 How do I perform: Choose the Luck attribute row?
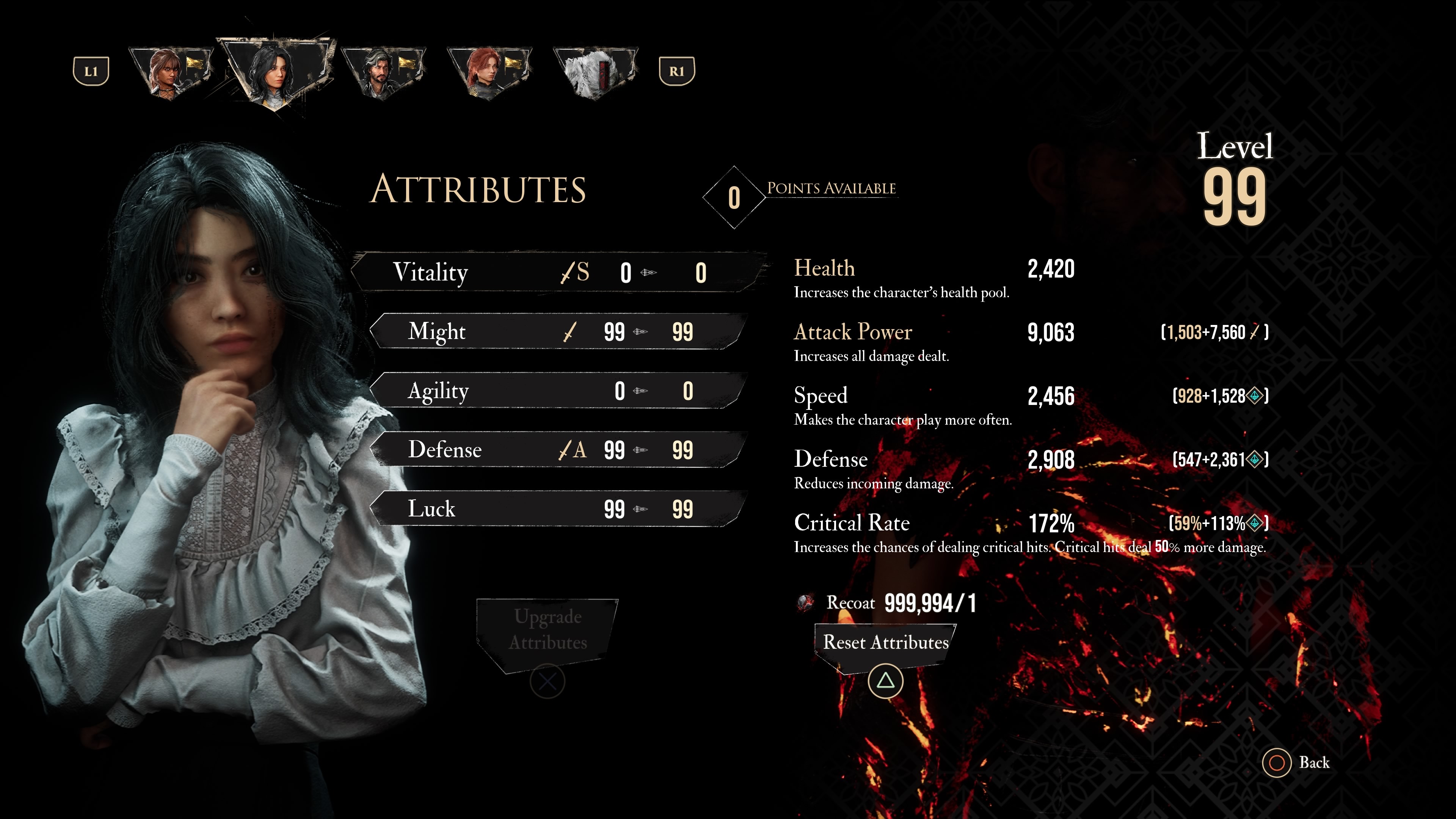click(x=557, y=509)
